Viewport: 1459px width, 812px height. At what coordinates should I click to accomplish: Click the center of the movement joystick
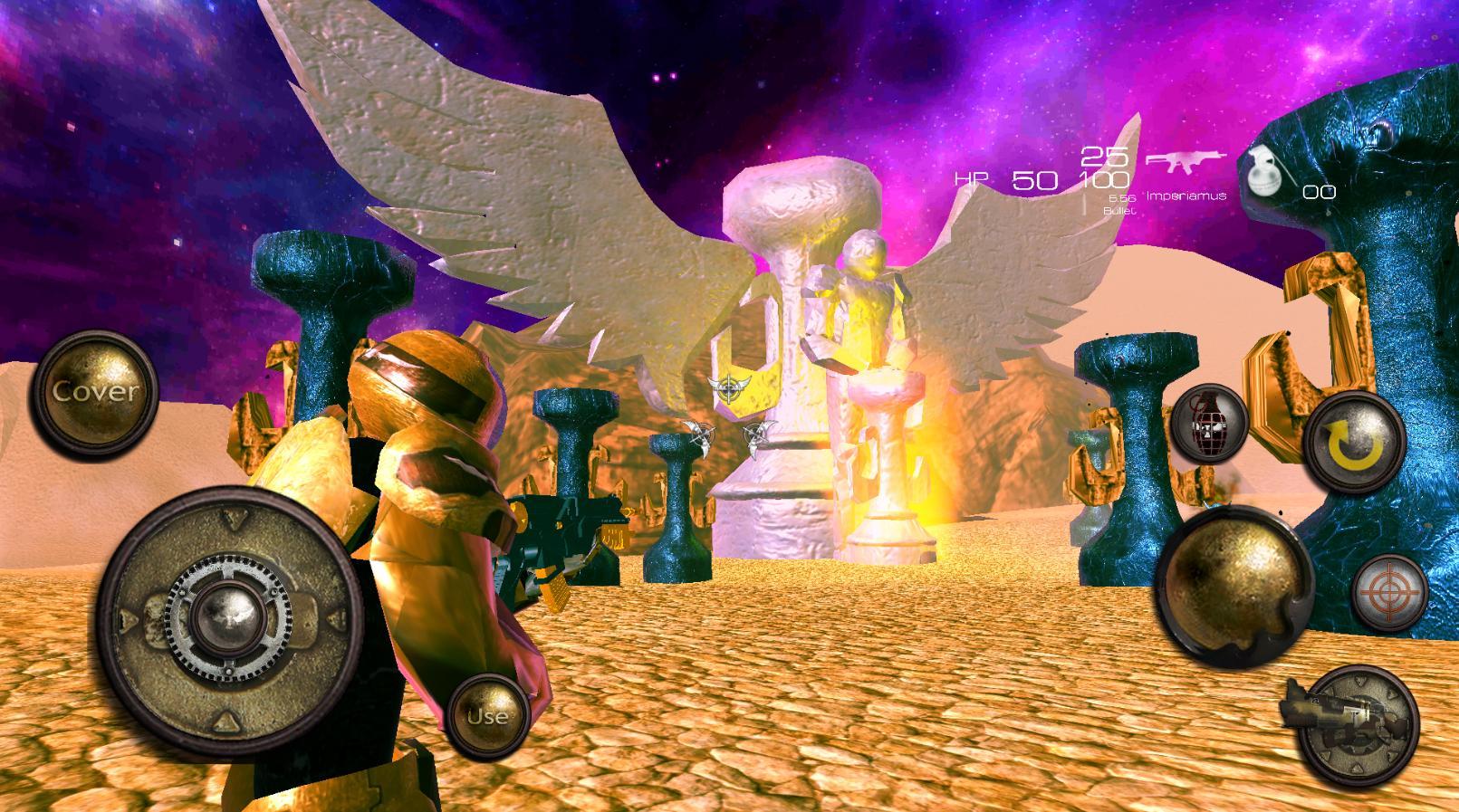(224, 617)
